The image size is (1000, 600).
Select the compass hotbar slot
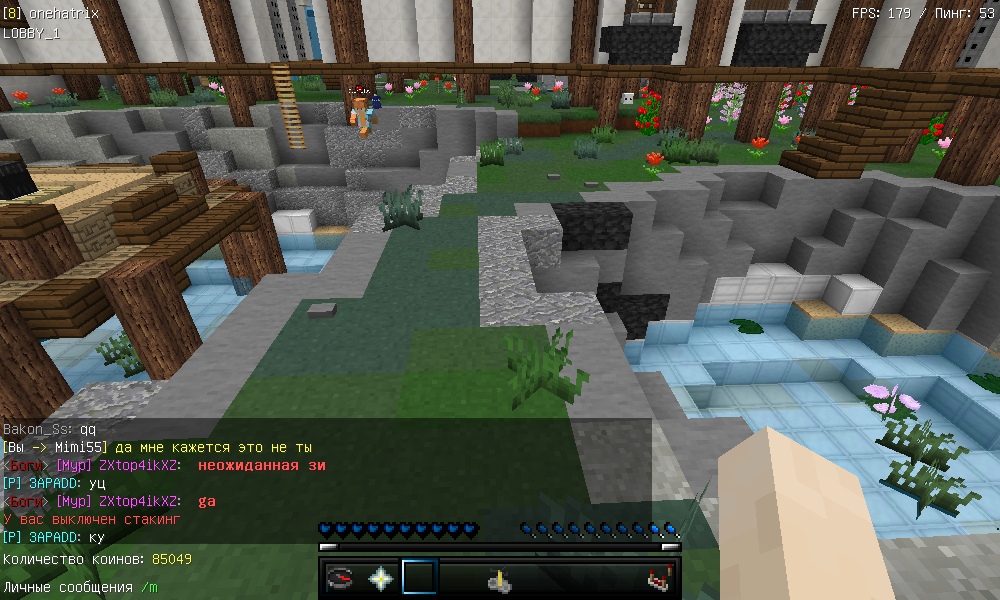click(x=341, y=578)
